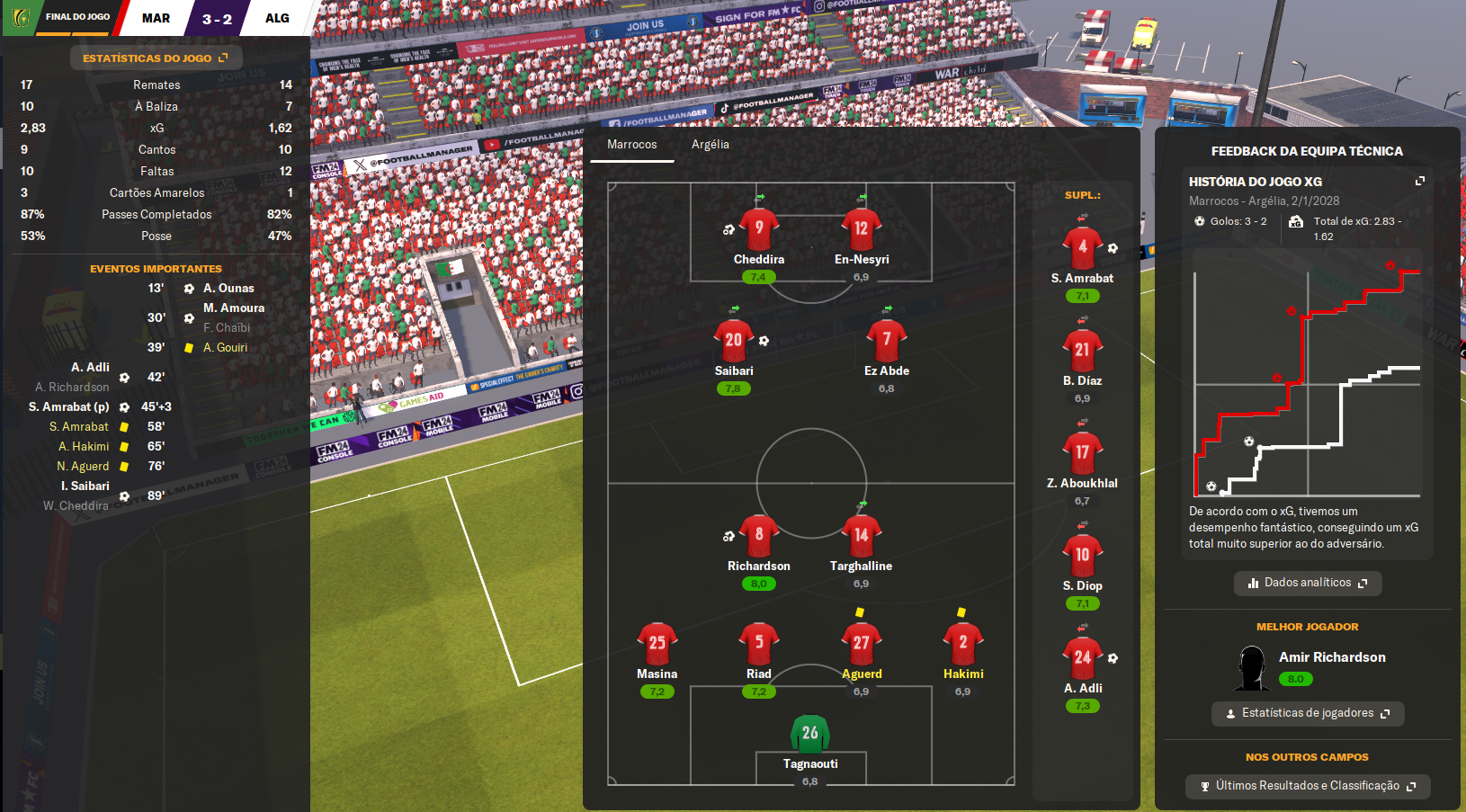
Task: Select Cheddira's number 9 shirt
Action: 759,228
